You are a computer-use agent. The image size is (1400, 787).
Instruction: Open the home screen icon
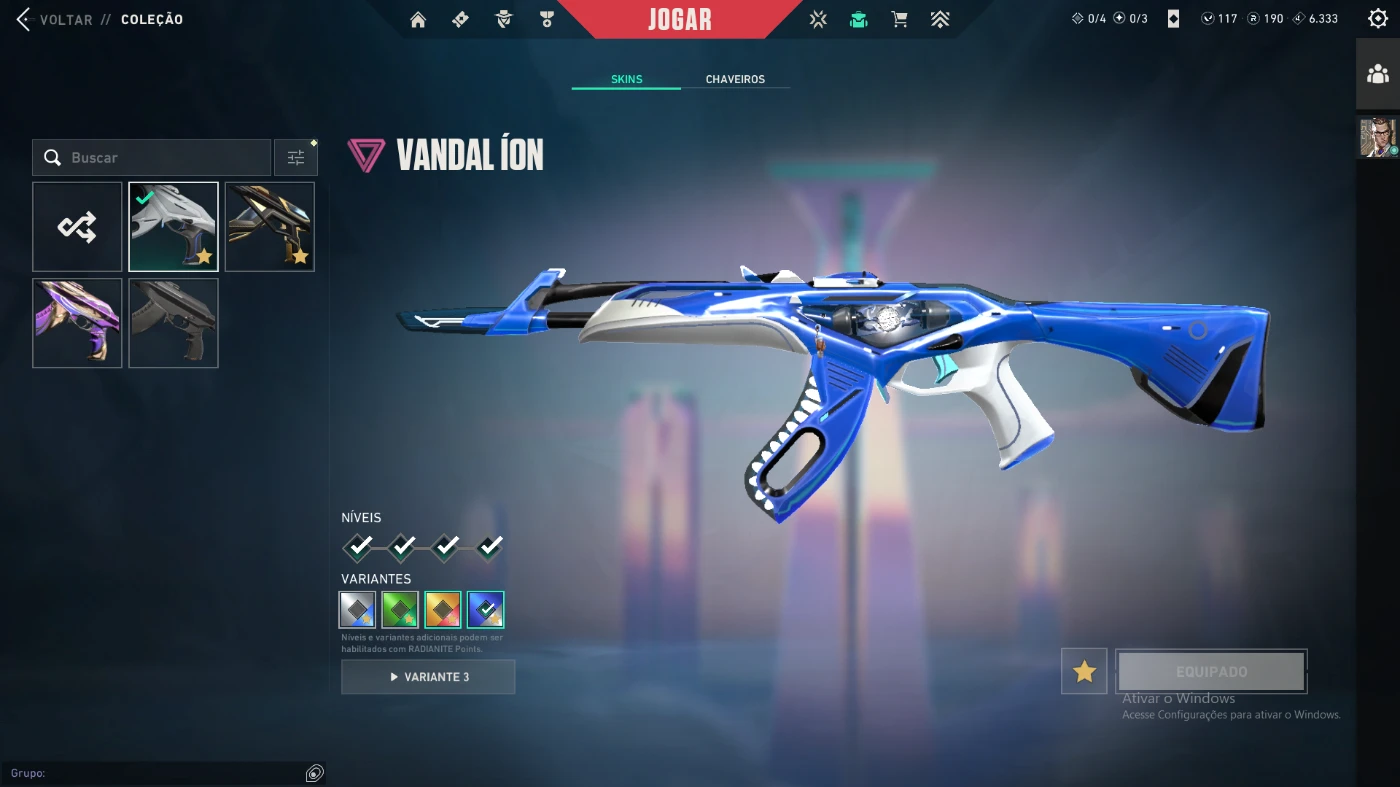click(x=418, y=19)
